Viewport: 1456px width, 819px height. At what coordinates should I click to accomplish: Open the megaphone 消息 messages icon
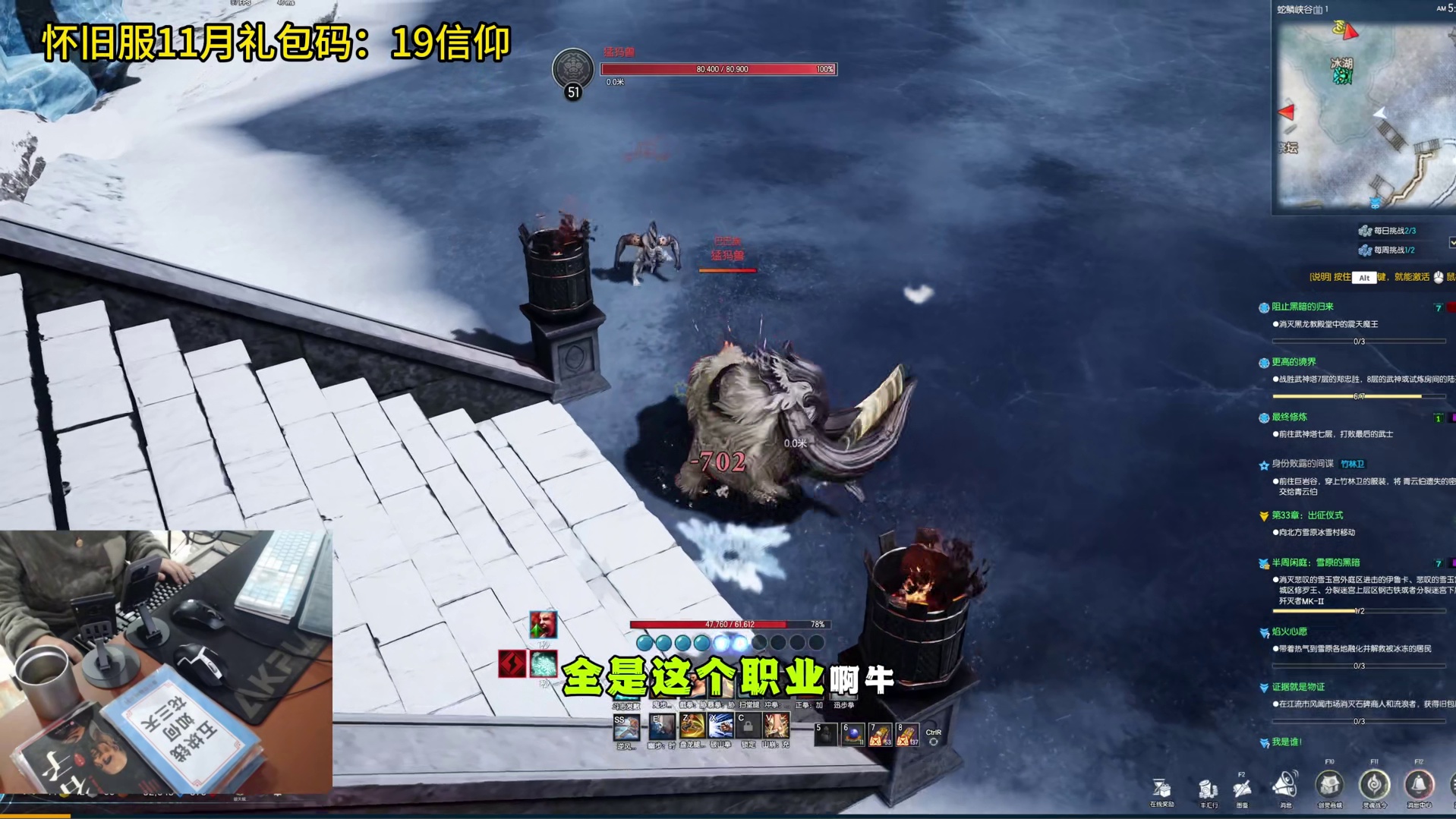(1285, 786)
